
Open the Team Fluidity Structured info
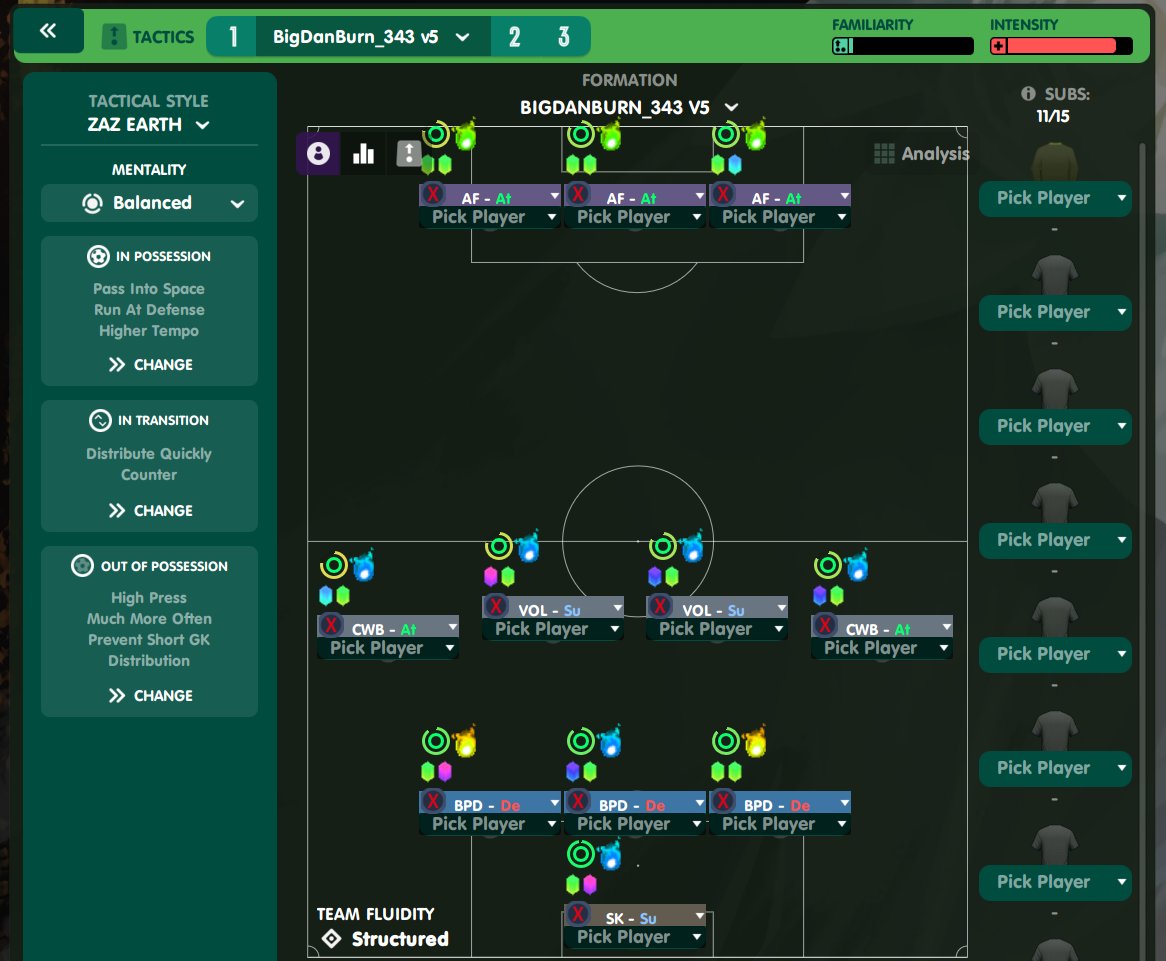[384, 939]
